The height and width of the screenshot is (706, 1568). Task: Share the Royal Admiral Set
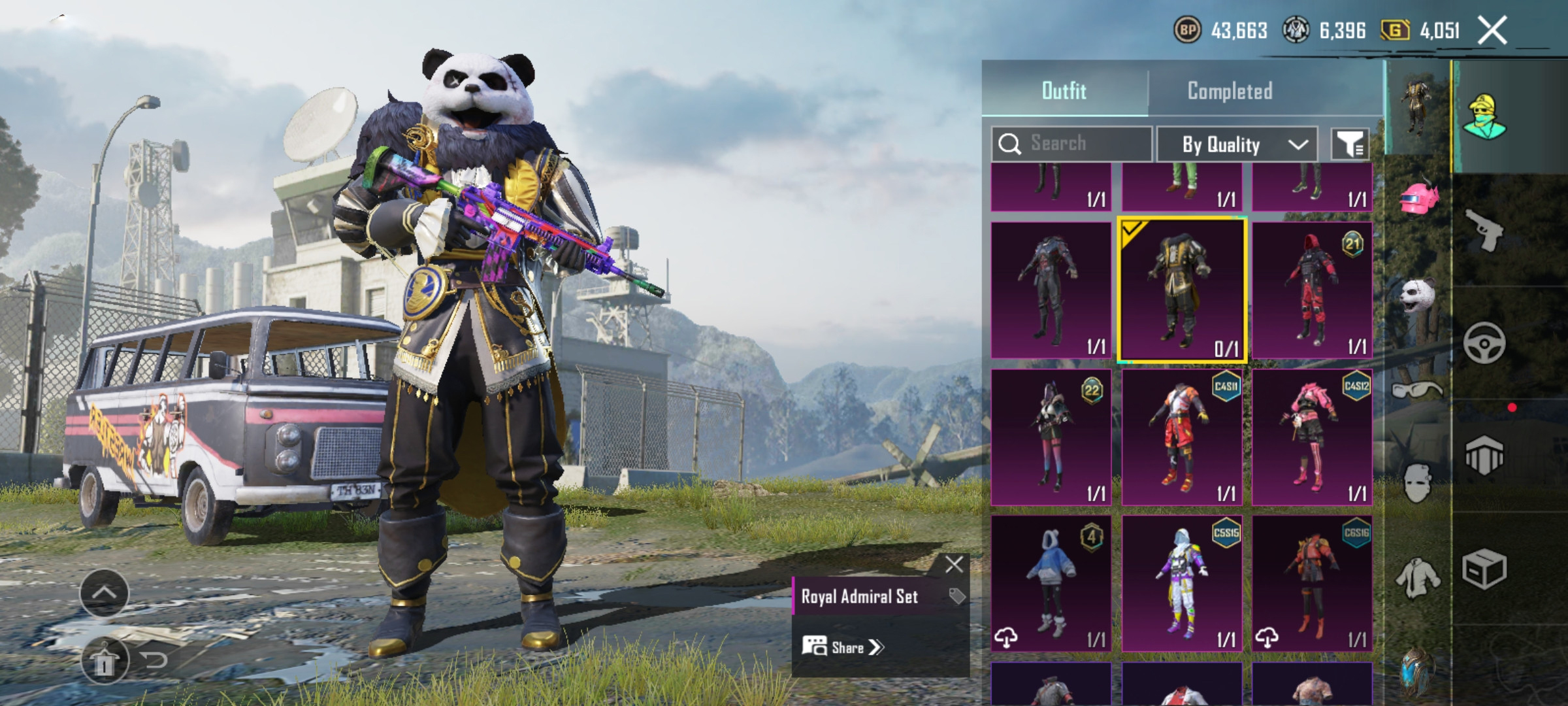coord(843,647)
